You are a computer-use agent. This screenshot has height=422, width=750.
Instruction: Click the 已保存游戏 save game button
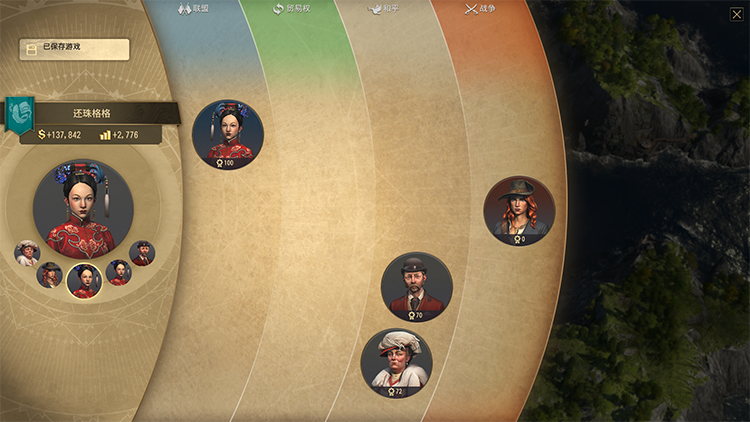(x=74, y=49)
